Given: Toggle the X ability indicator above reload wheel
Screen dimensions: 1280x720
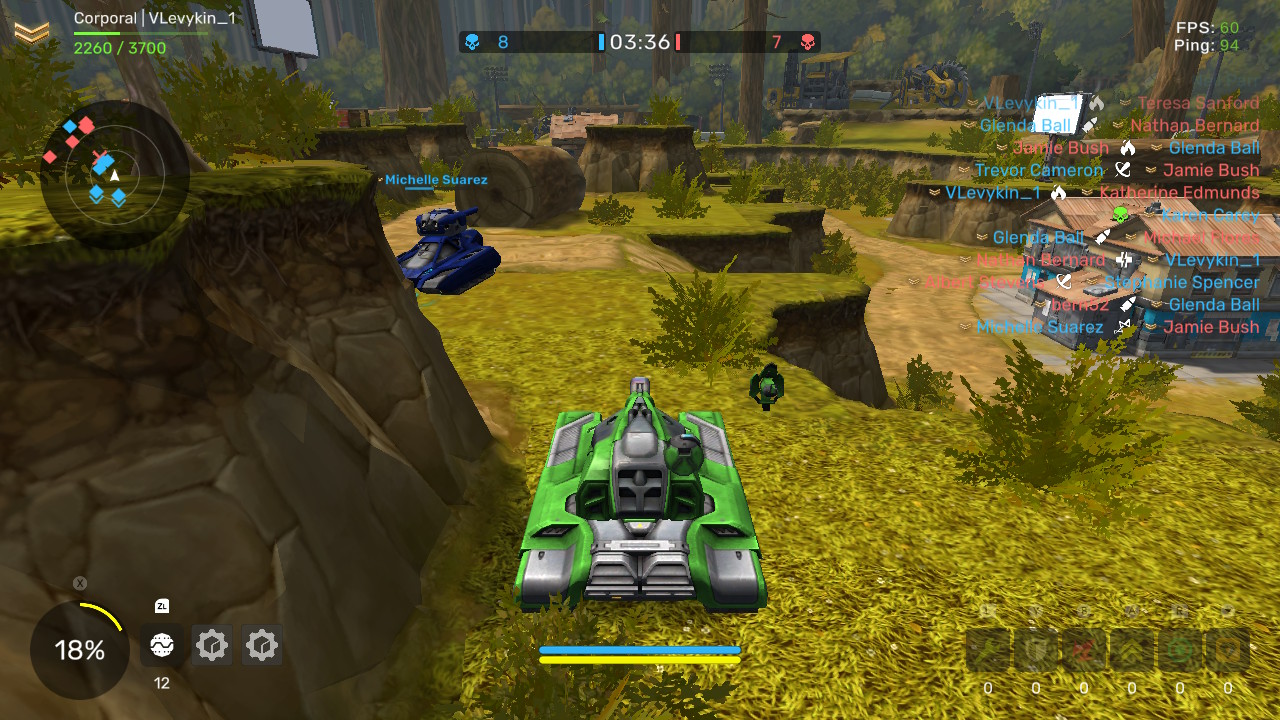Looking at the screenshot, I should point(78,582).
